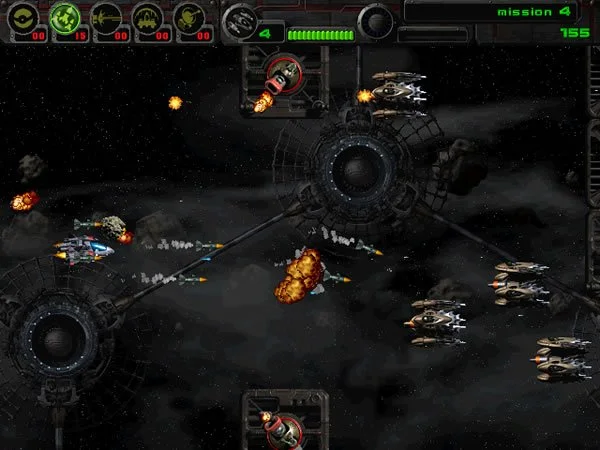
Task: Pick the round bomb weapon icon
Action: pos(189,17)
